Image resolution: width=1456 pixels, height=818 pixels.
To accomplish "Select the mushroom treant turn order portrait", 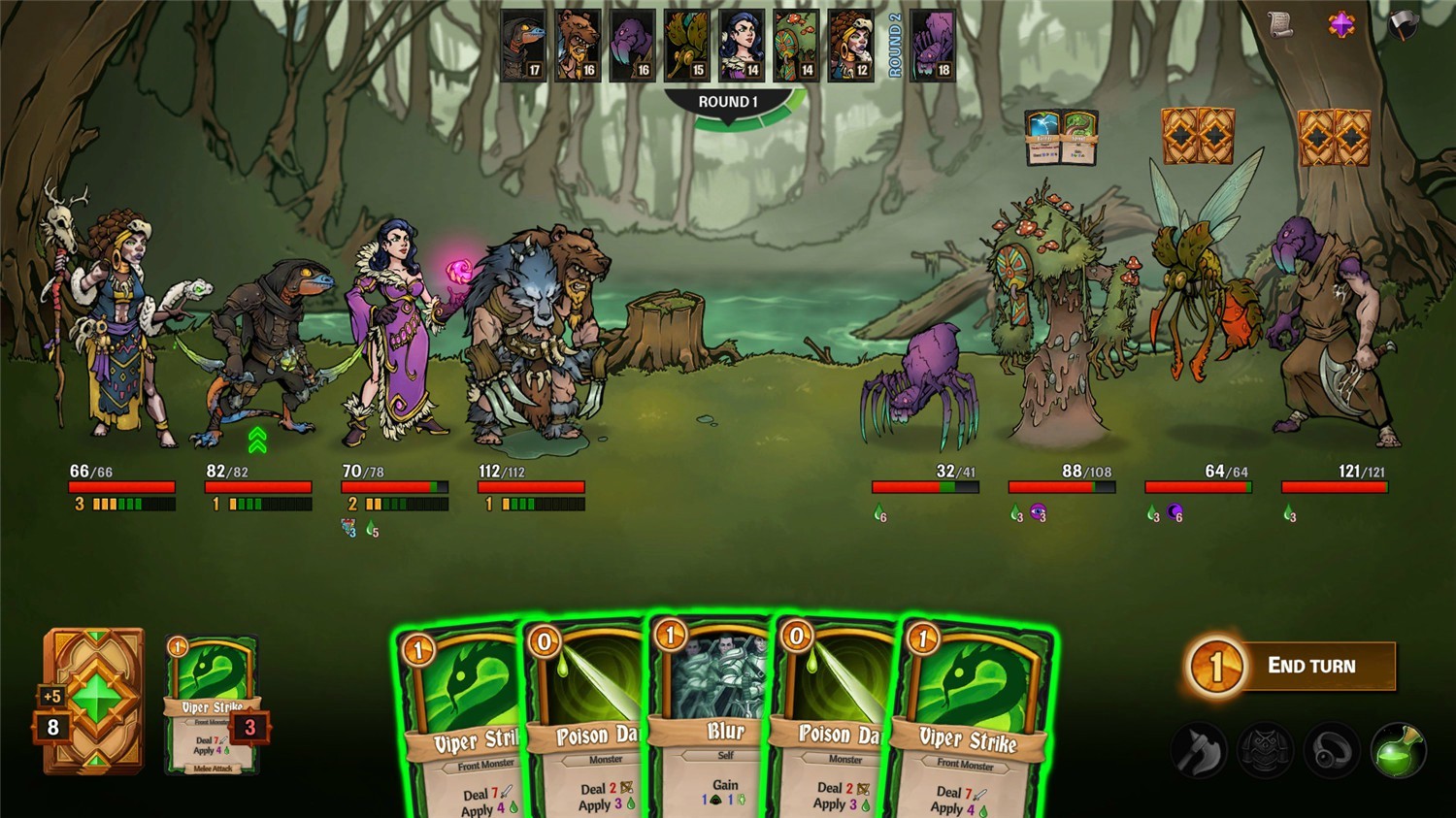I will coord(797,46).
